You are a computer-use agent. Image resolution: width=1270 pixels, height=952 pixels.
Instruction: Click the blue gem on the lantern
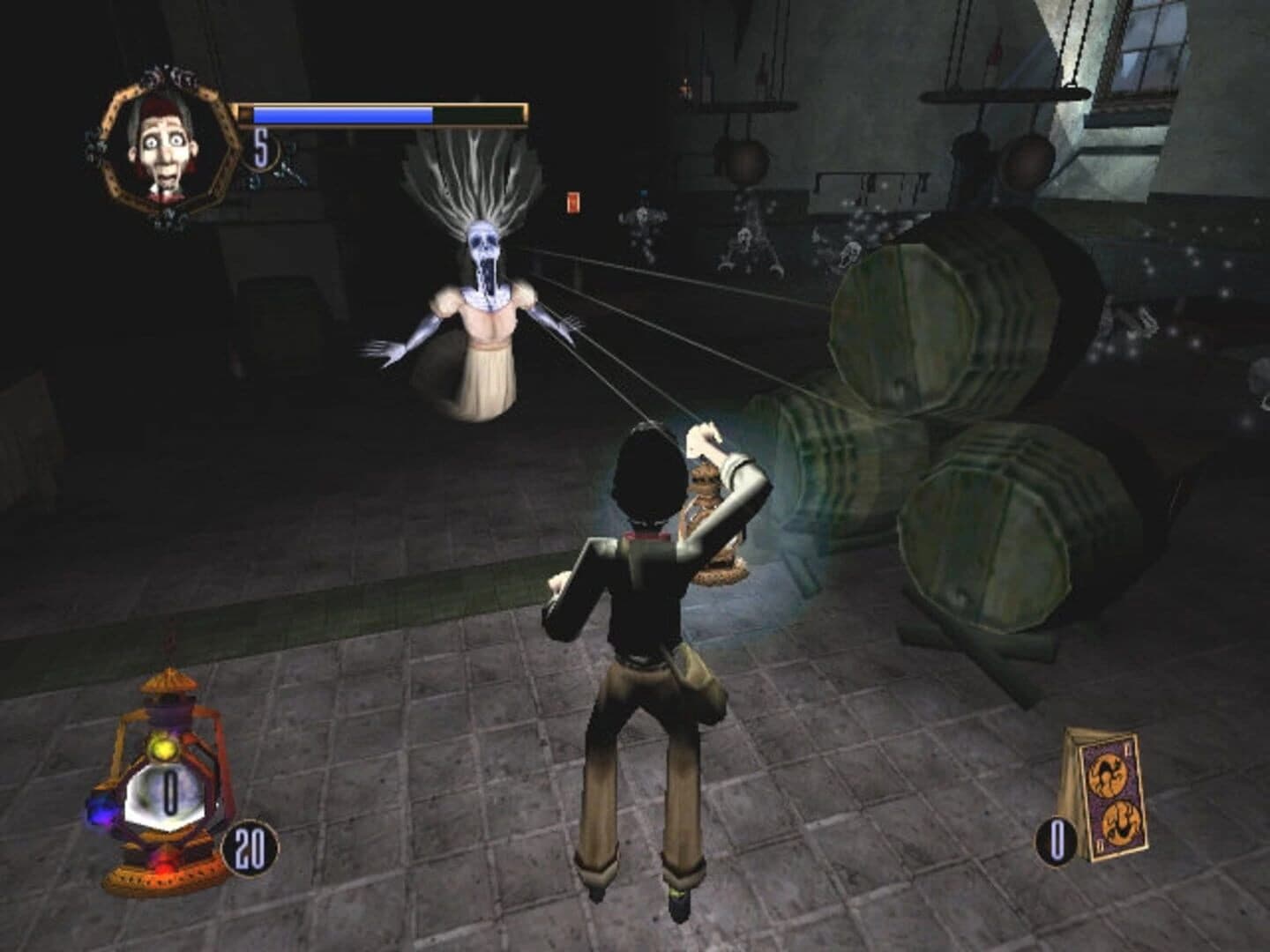101,808
